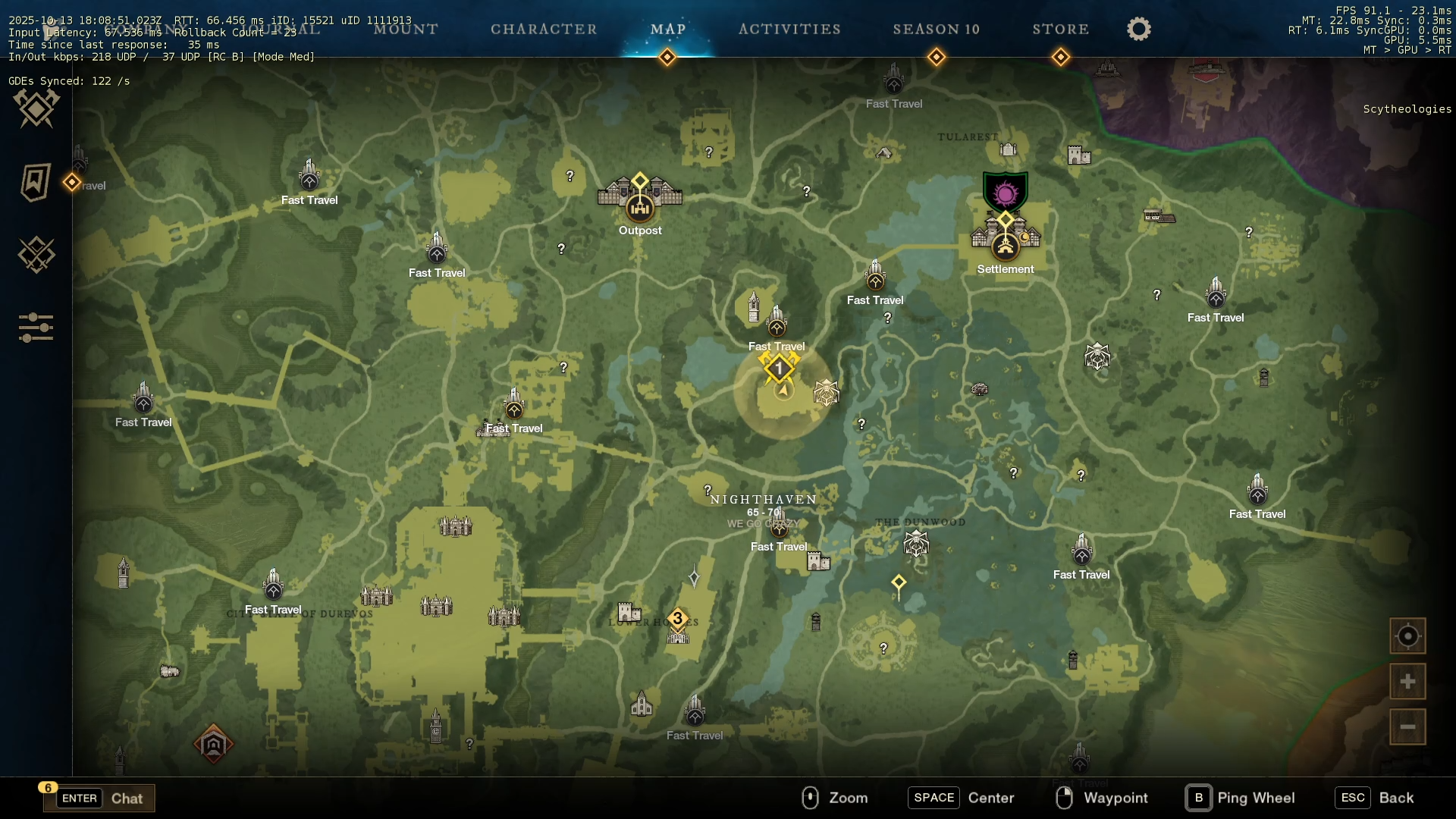The image size is (1456, 819).
Task: Click the Back button
Action: click(1376, 798)
